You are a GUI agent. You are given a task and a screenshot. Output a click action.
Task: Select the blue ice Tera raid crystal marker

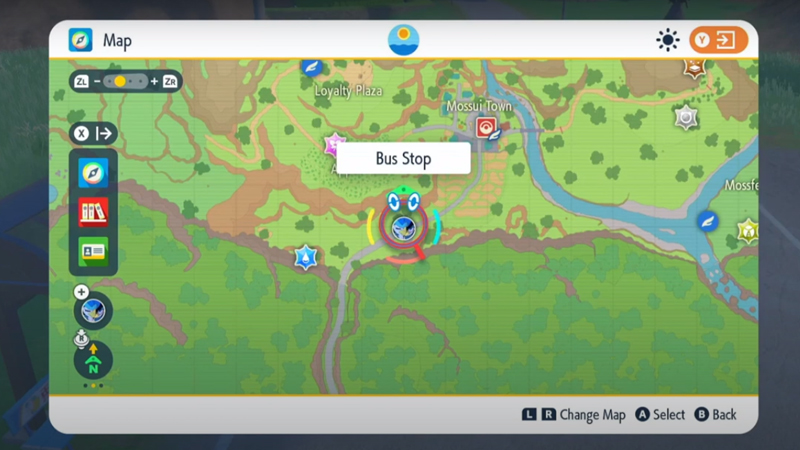(x=306, y=257)
